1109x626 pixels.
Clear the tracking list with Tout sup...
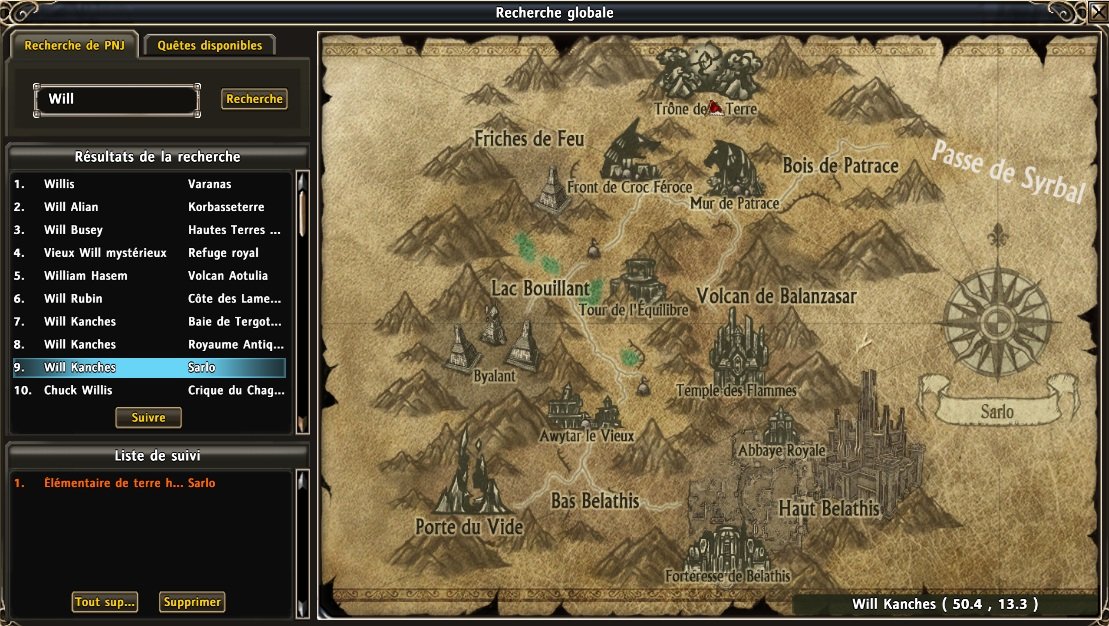104,602
